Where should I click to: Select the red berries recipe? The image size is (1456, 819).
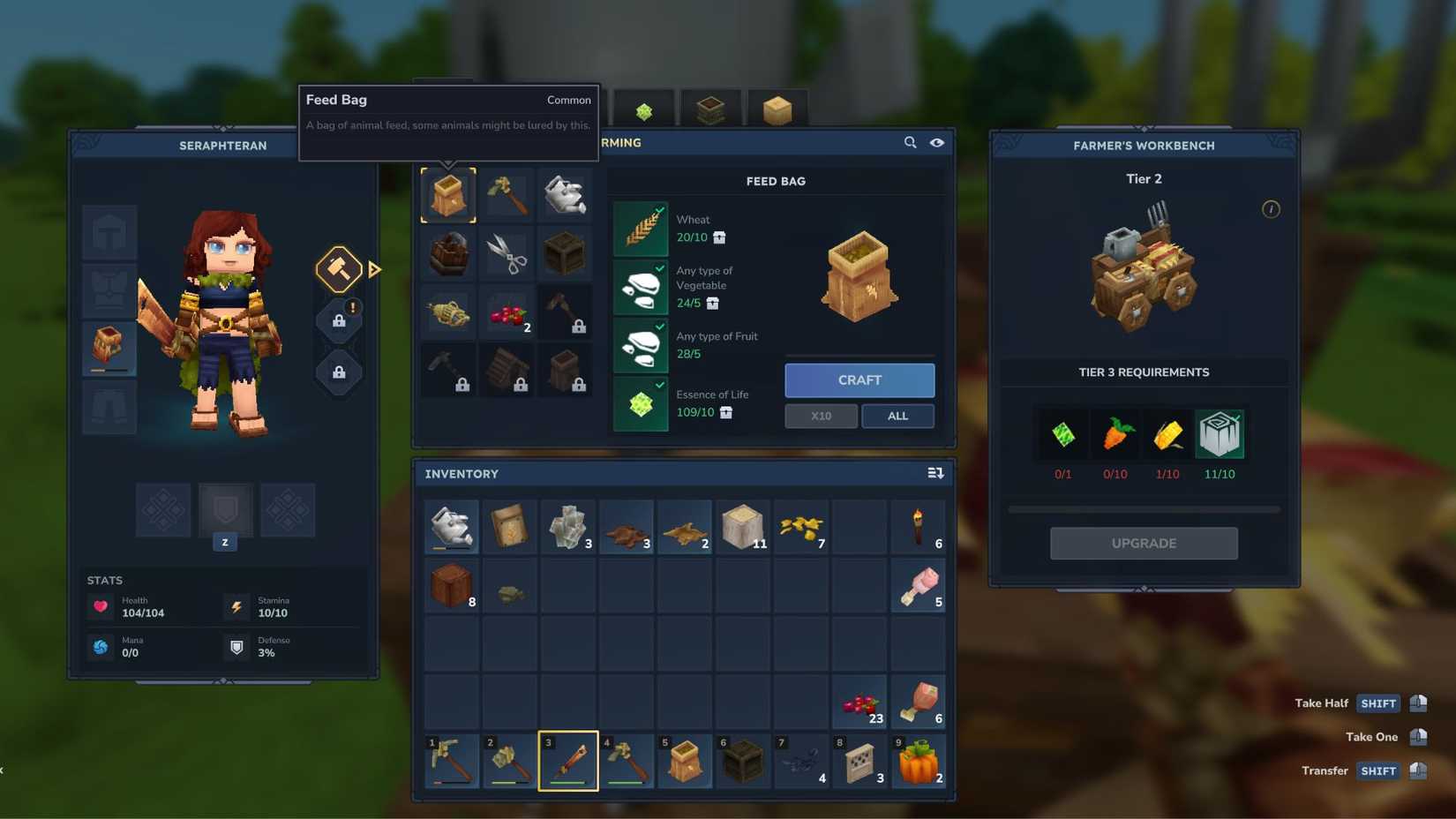507,312
